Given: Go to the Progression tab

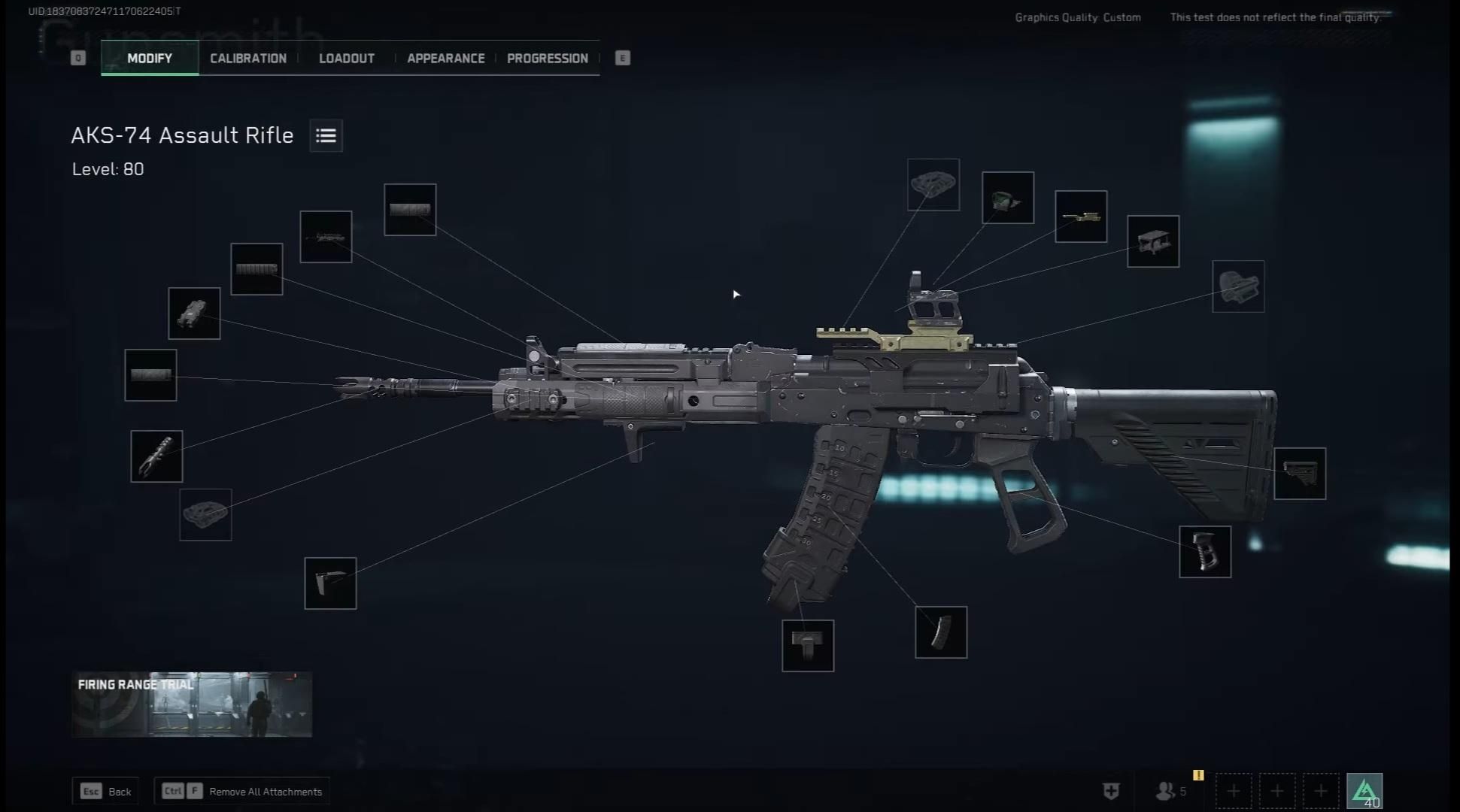Looking at the screenshot, I should click(x=547, y=58).
